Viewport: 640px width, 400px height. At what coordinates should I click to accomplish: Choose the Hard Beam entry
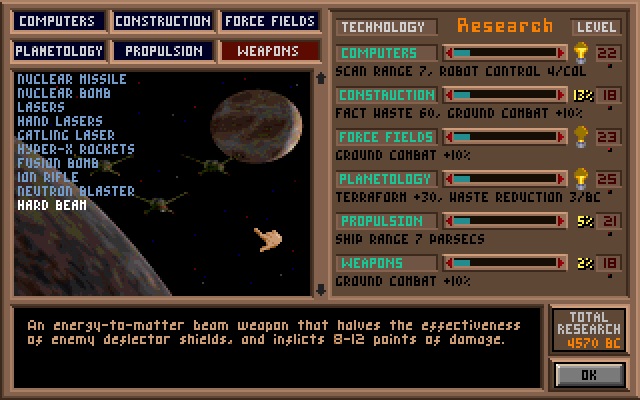click(x=51, y=205)
